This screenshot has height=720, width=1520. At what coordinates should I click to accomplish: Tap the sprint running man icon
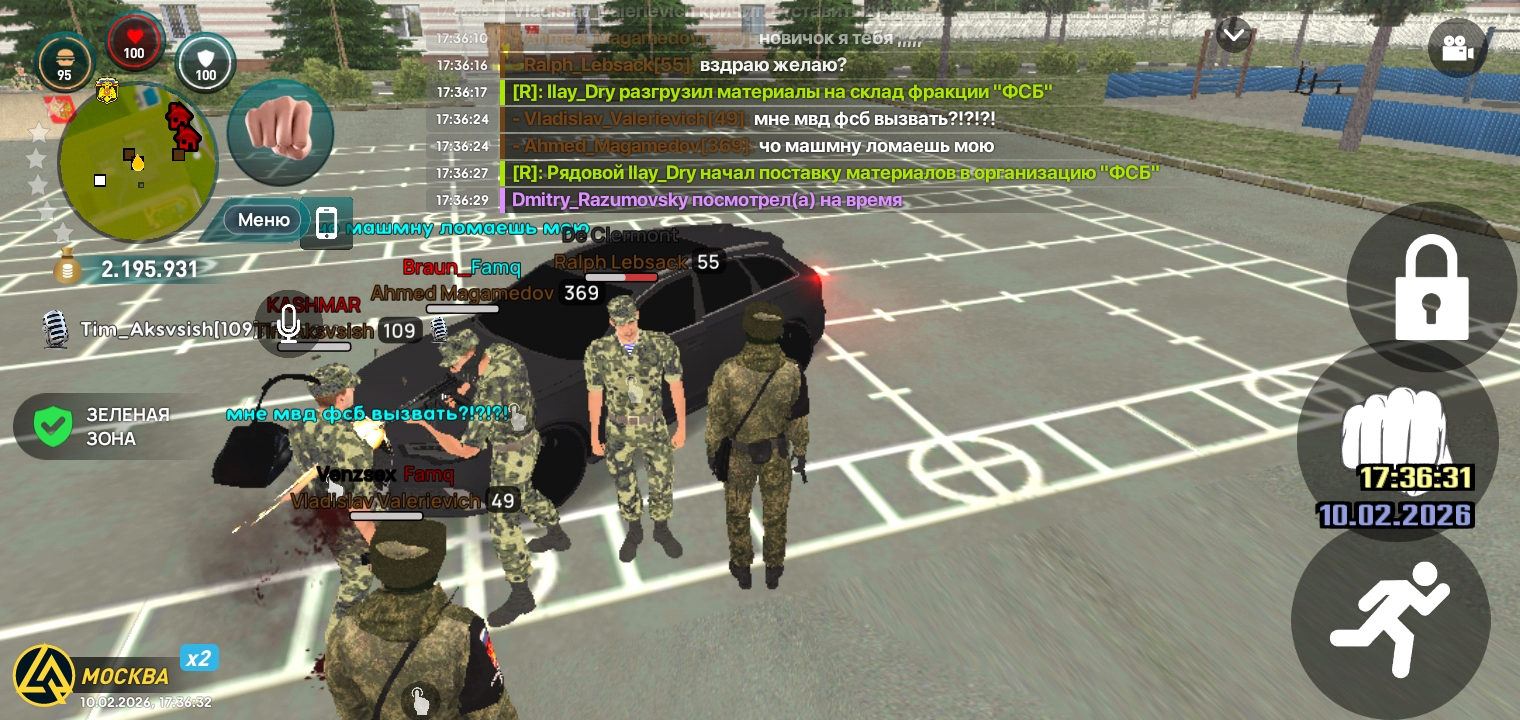tap(1391, 619)
